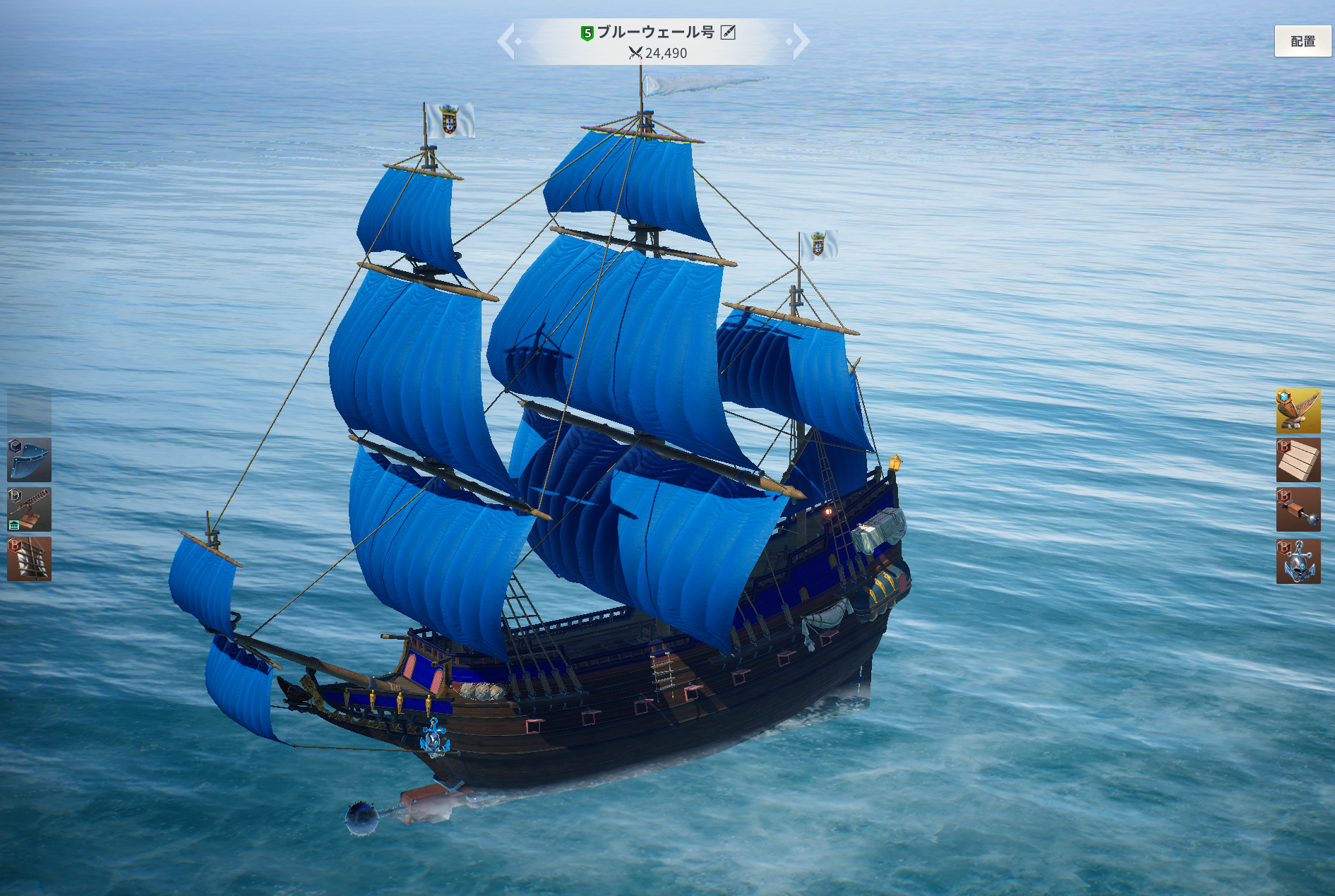The height and width of the screenshot is (896, 1335).
Task: Select the spiked ram equipment slot
Action: click(1298, 509)
